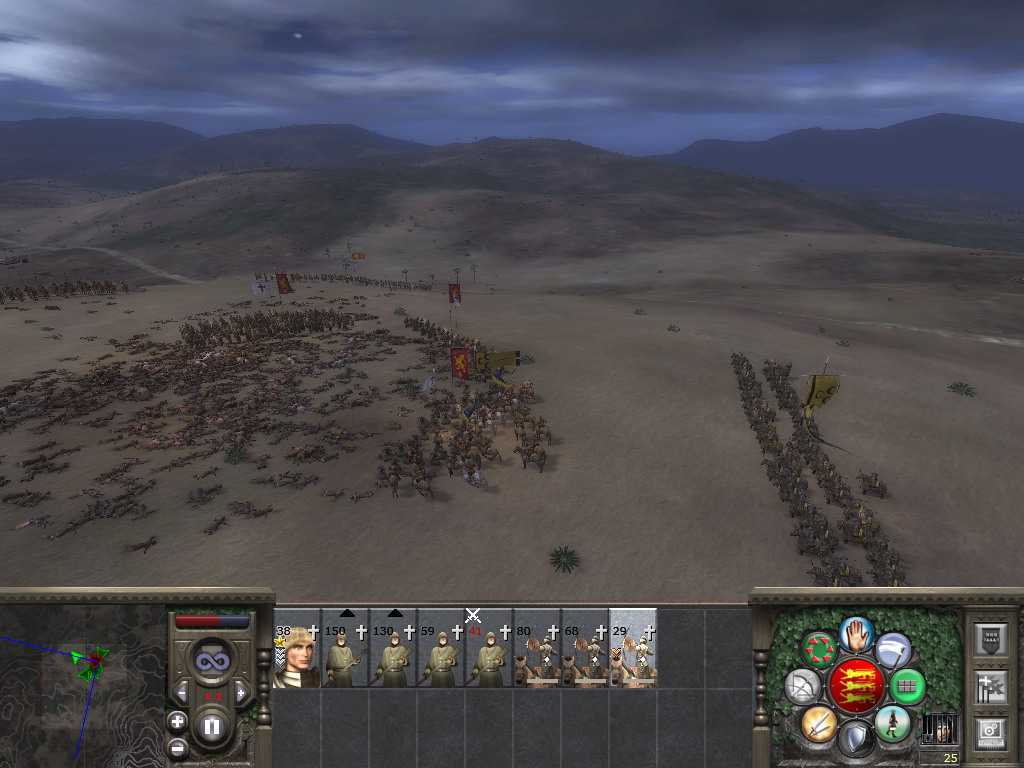
Task: Decrease battle speed with the minus arrow
Action: (x=181, y=692)
